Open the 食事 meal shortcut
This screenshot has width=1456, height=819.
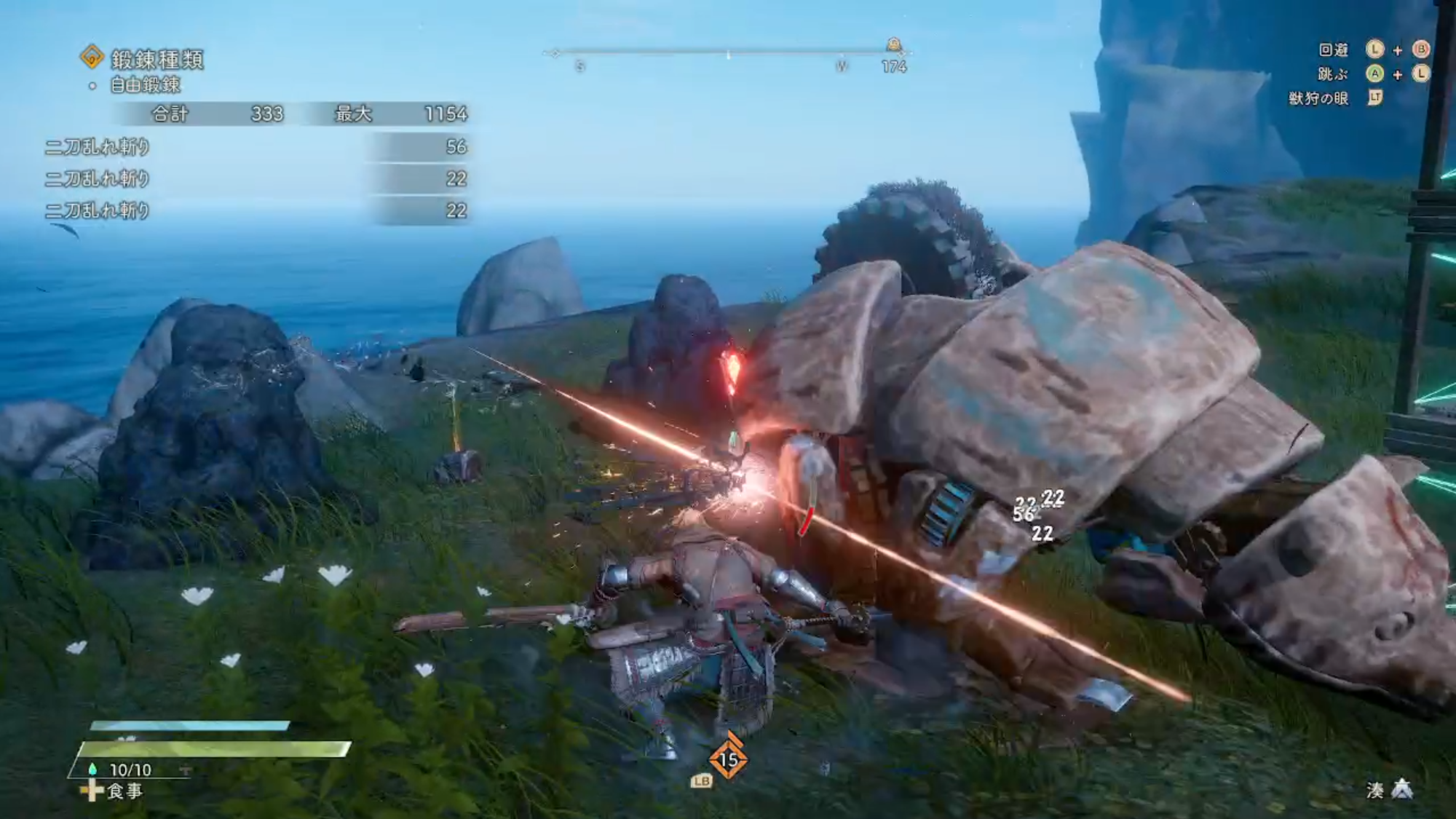(124, 791)
